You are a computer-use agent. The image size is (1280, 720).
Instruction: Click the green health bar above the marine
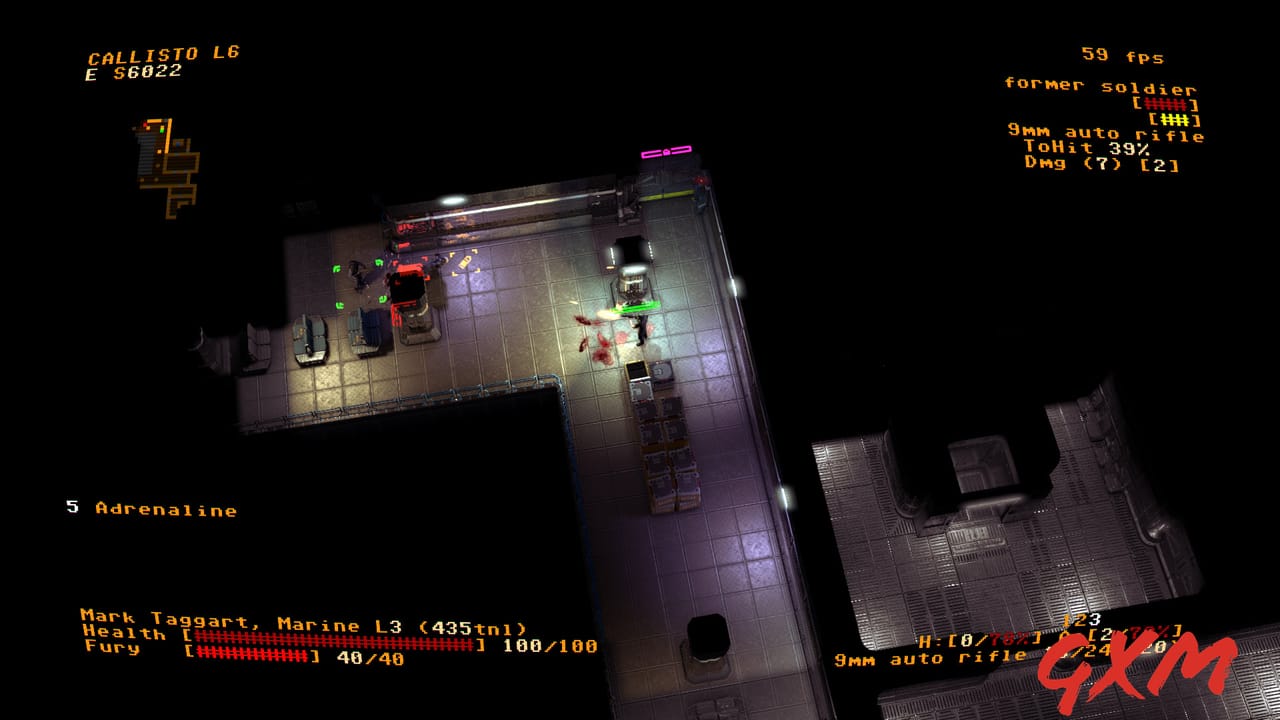633,306
